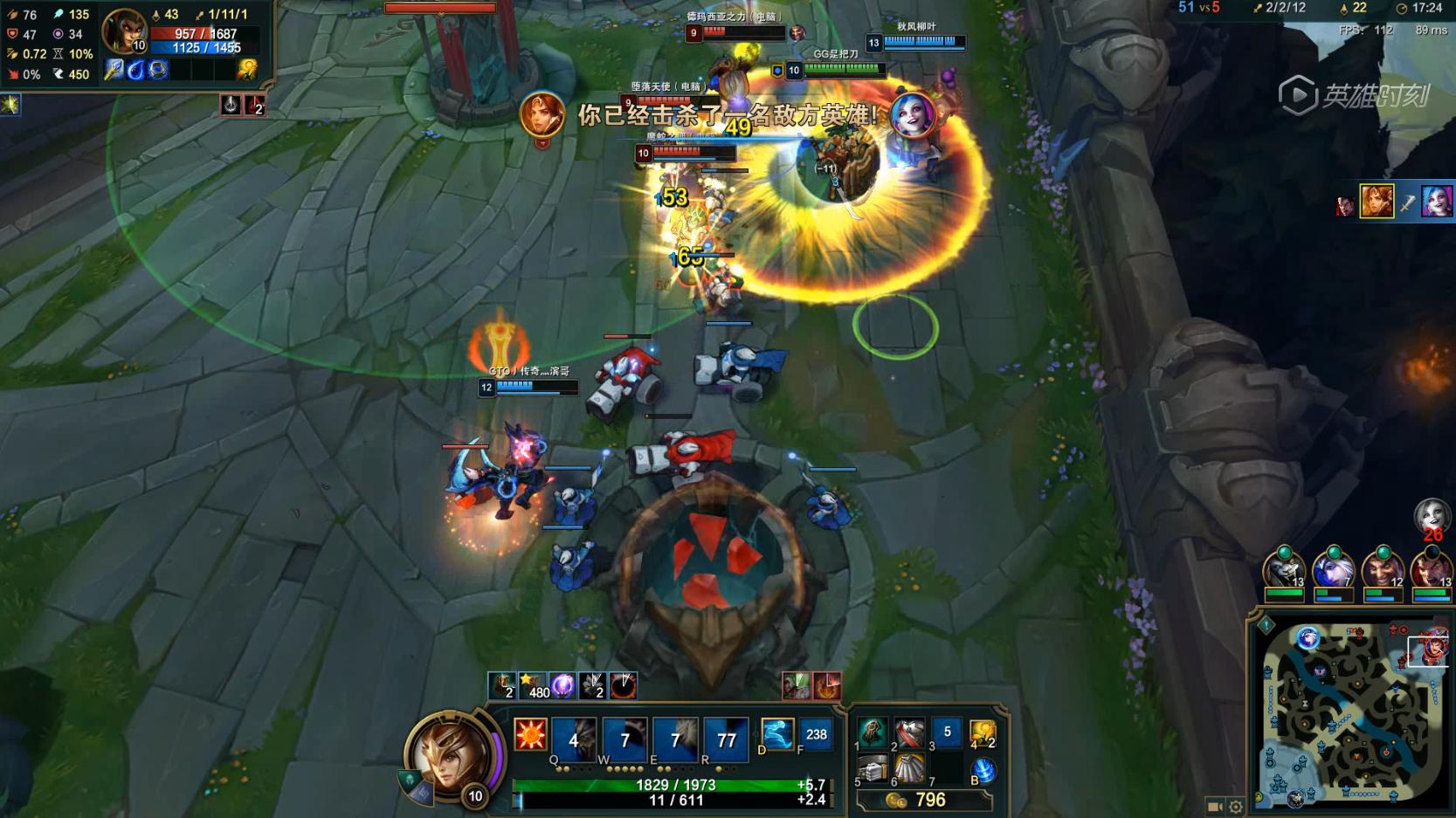The image size is (1456, 818).
Task: Activate the blue Recall button
Action: coord(983,771)
